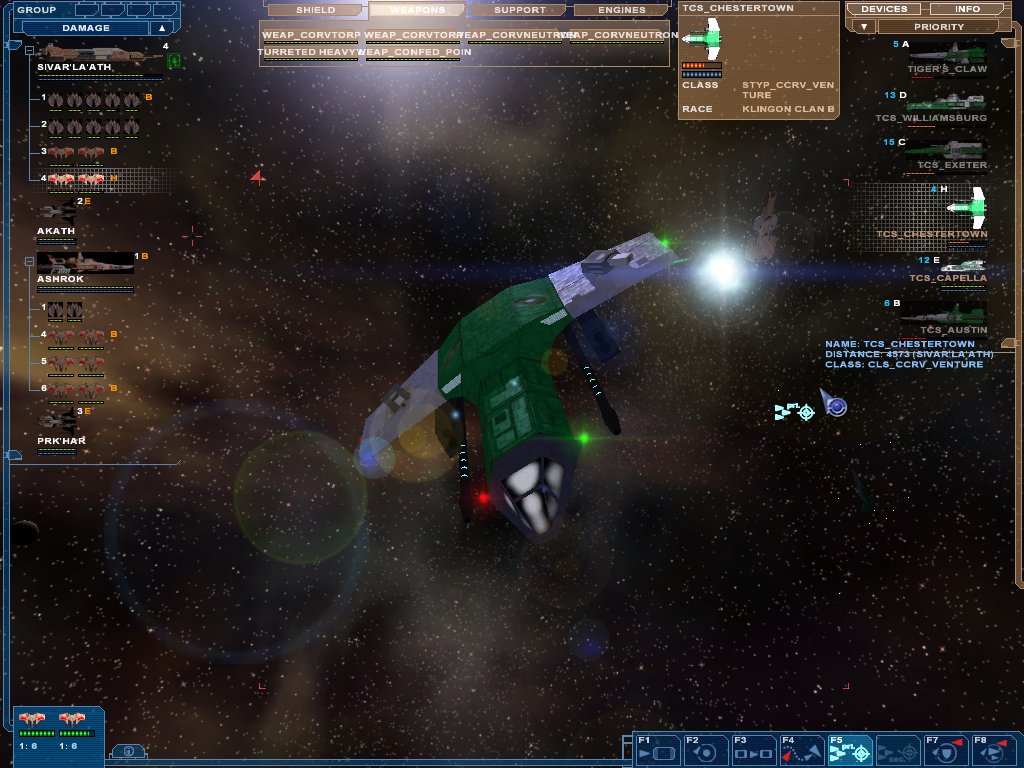Select the Support tab

[x=520, y=10]
